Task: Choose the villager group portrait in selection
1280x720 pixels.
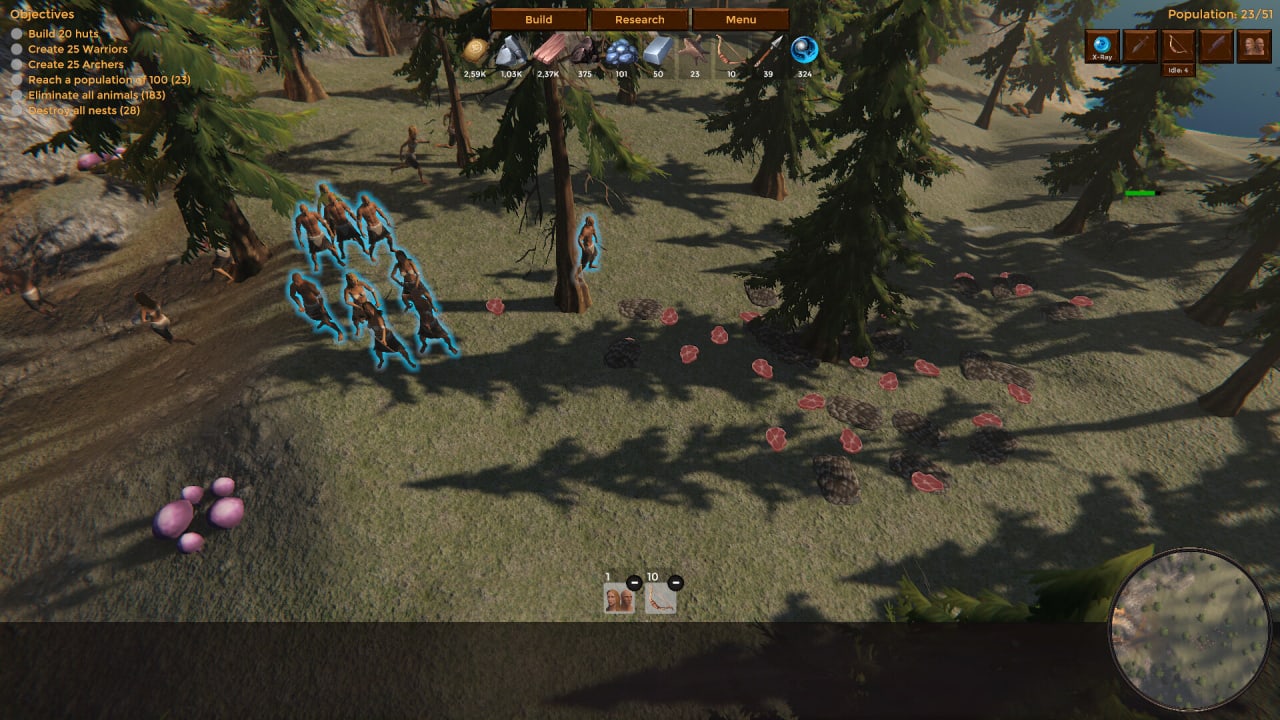Action: 619,599
